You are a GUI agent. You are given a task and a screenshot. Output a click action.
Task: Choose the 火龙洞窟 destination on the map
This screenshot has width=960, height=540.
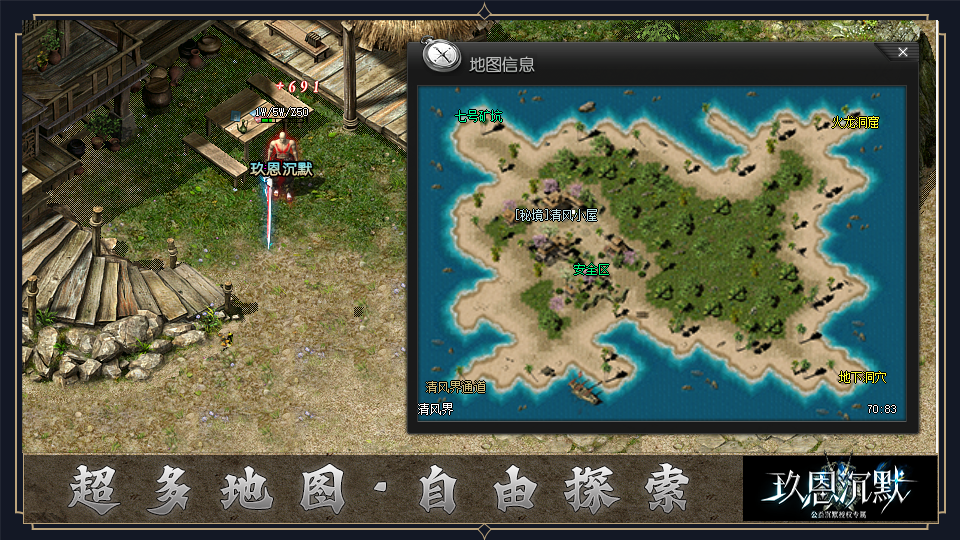tap(855, 123)
